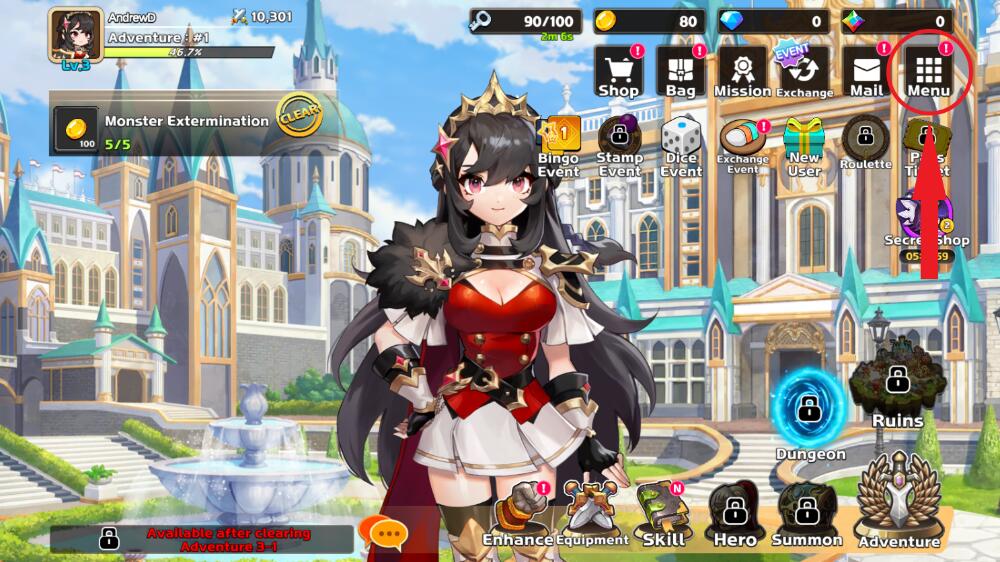Open the sushi Exchange Event icon
The height and width of the screenshot is (562, 1000).
[743, 146]
